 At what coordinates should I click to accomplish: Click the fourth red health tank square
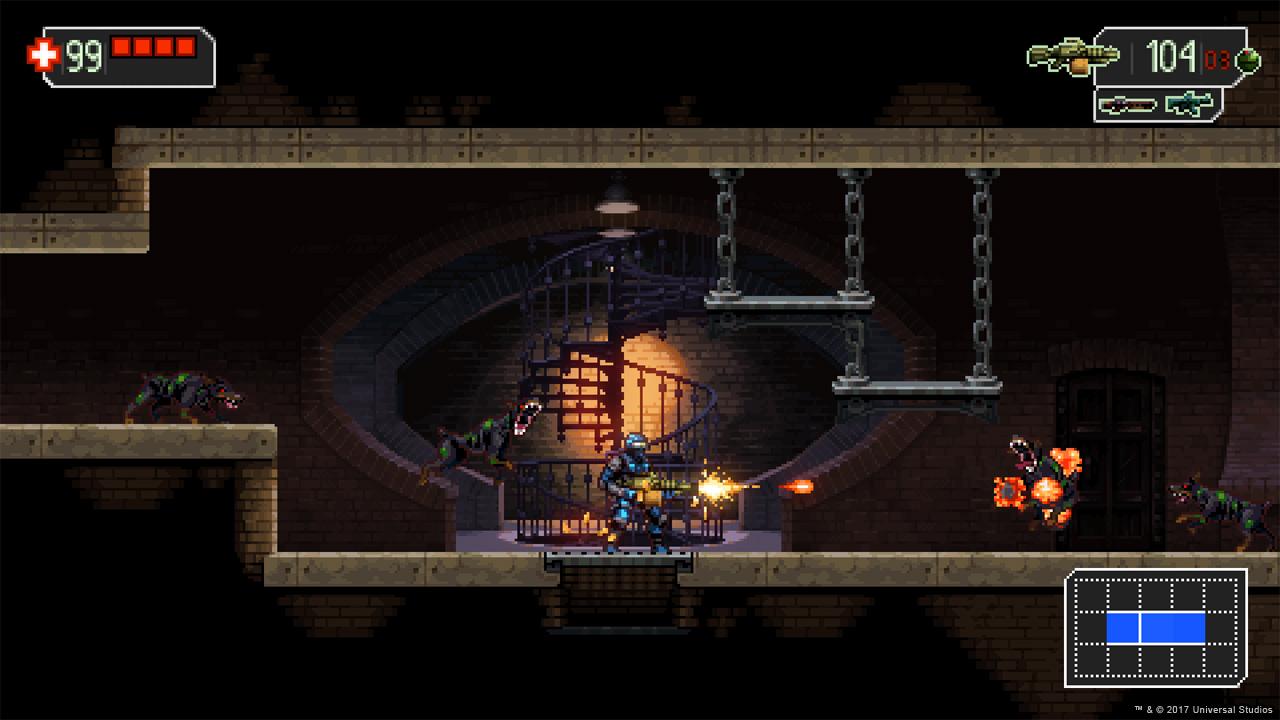pyautogui.click(x=187, y=47)
